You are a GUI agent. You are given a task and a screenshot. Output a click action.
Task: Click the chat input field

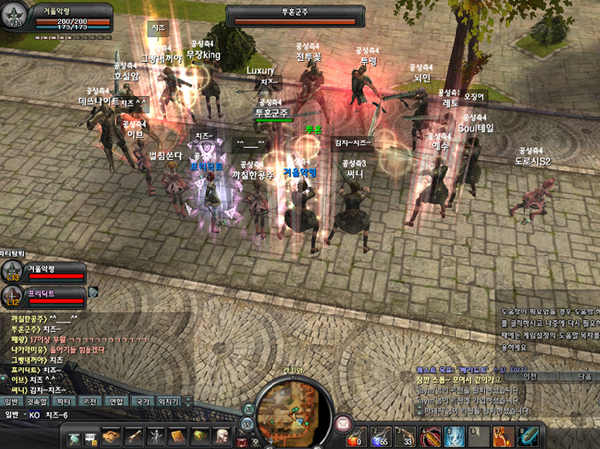pos(130,415)
